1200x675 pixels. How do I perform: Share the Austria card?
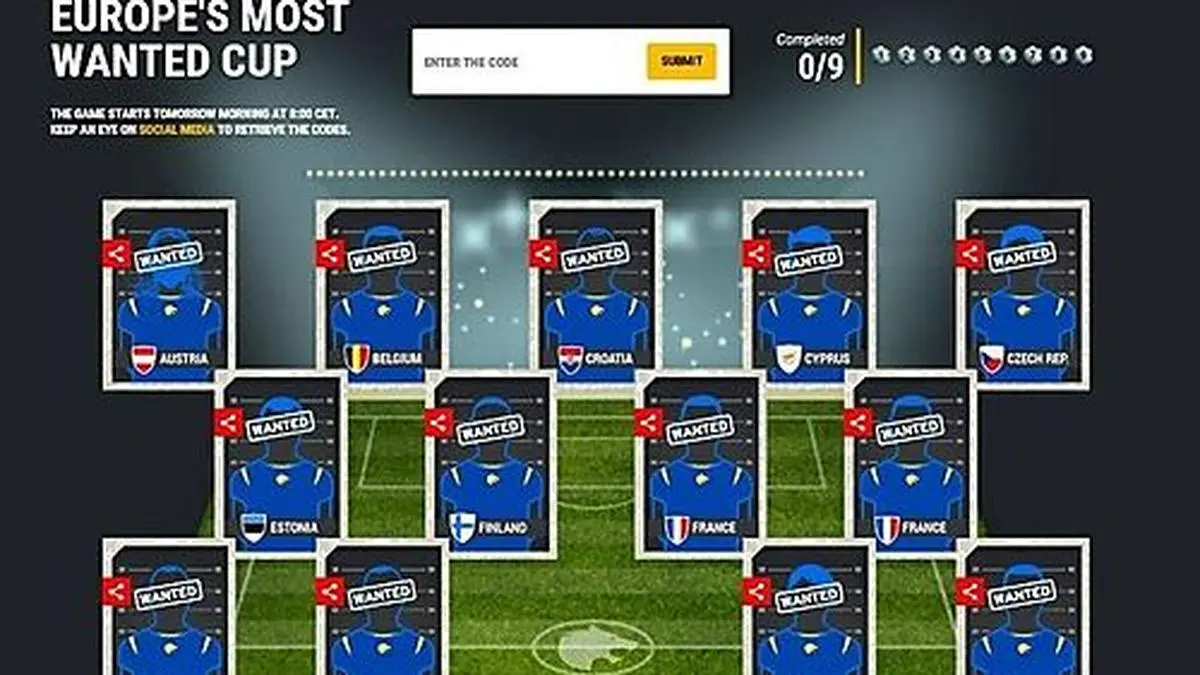pos(116,254)
